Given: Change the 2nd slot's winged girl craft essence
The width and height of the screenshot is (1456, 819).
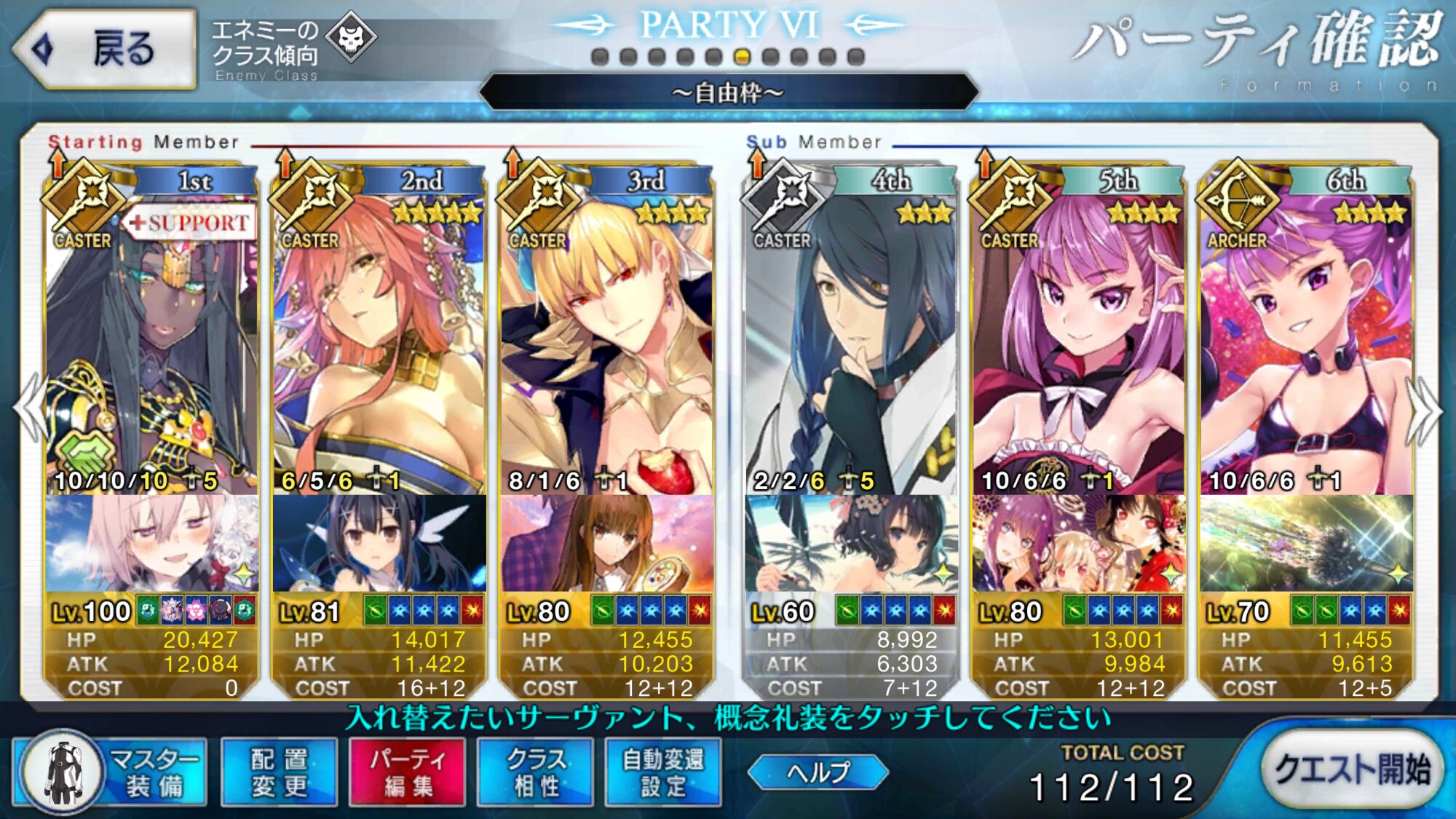Looking at the screenshot, I should point(379,544).
